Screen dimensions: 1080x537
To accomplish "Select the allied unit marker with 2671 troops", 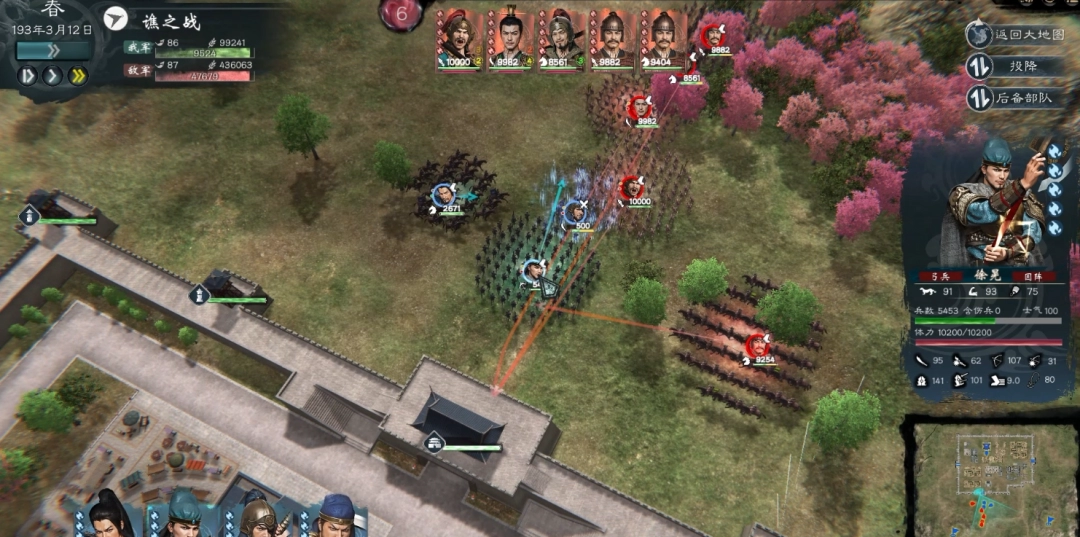I will click(x=442, y=196).
